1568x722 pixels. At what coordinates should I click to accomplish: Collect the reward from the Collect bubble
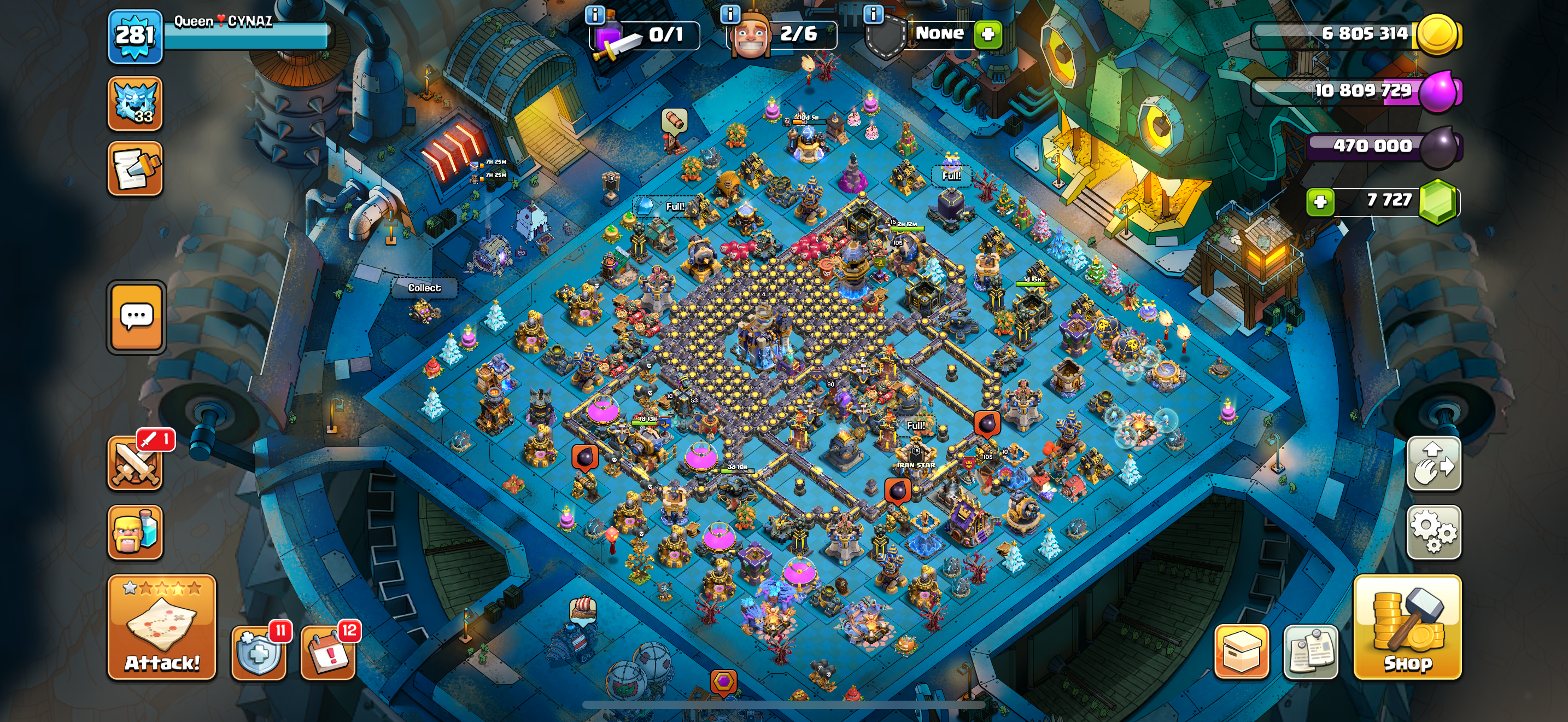point(424,288)
